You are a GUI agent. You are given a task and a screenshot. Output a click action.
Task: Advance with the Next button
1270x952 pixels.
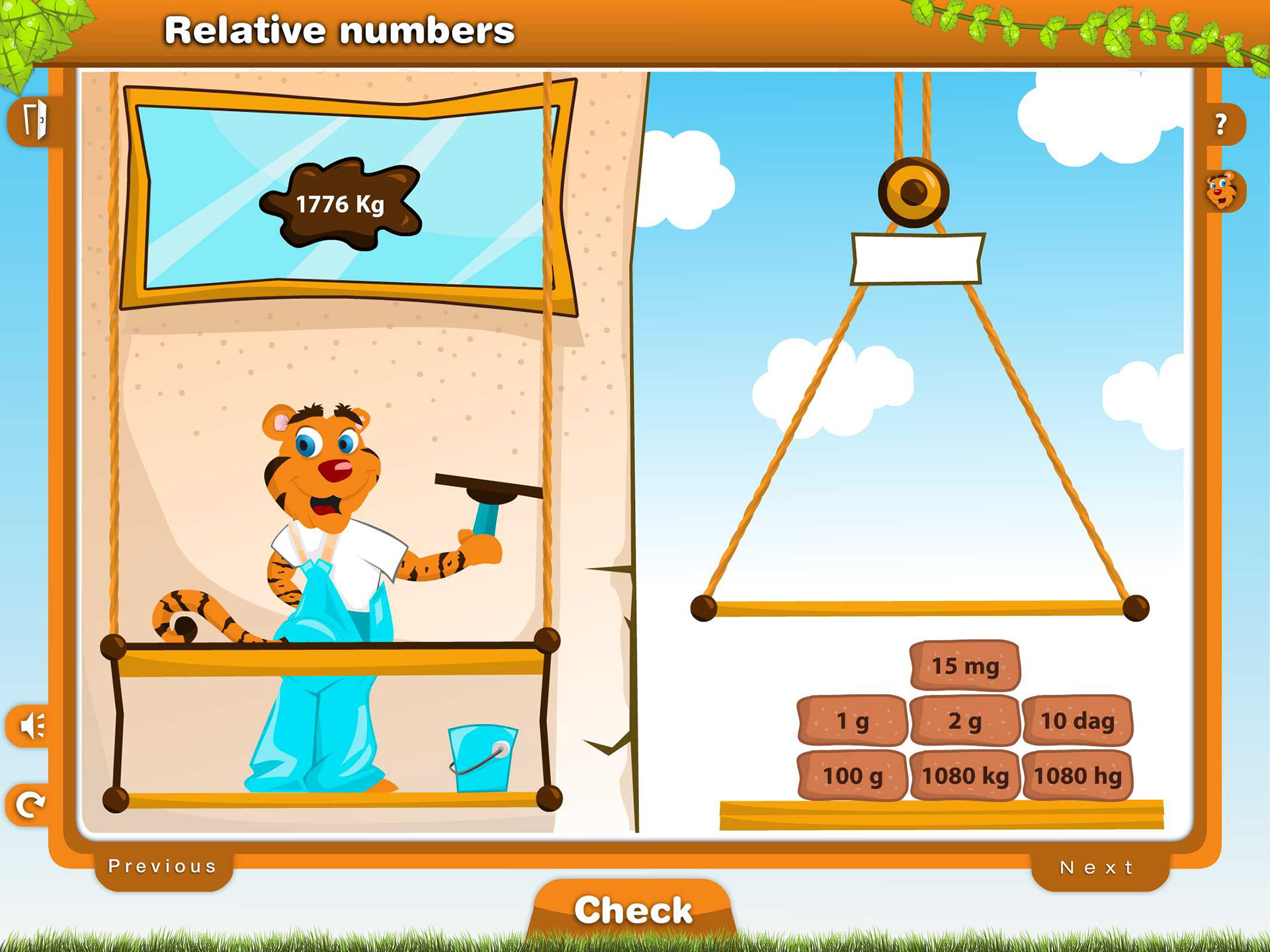pyautogui.click(x=1097, y=867)
